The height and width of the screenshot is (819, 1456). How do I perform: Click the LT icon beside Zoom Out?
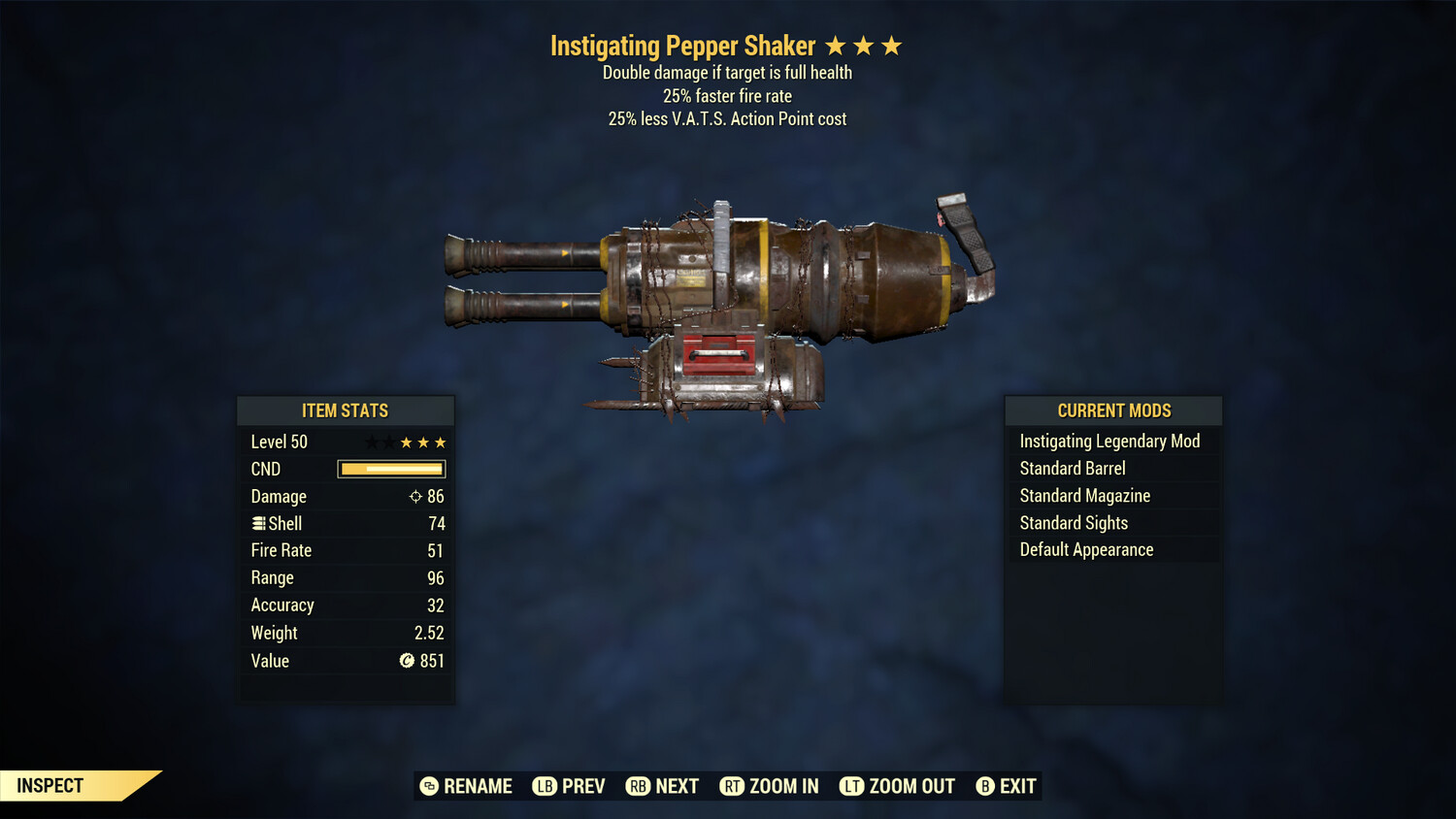pyautogui.click(x=851, y=786)
